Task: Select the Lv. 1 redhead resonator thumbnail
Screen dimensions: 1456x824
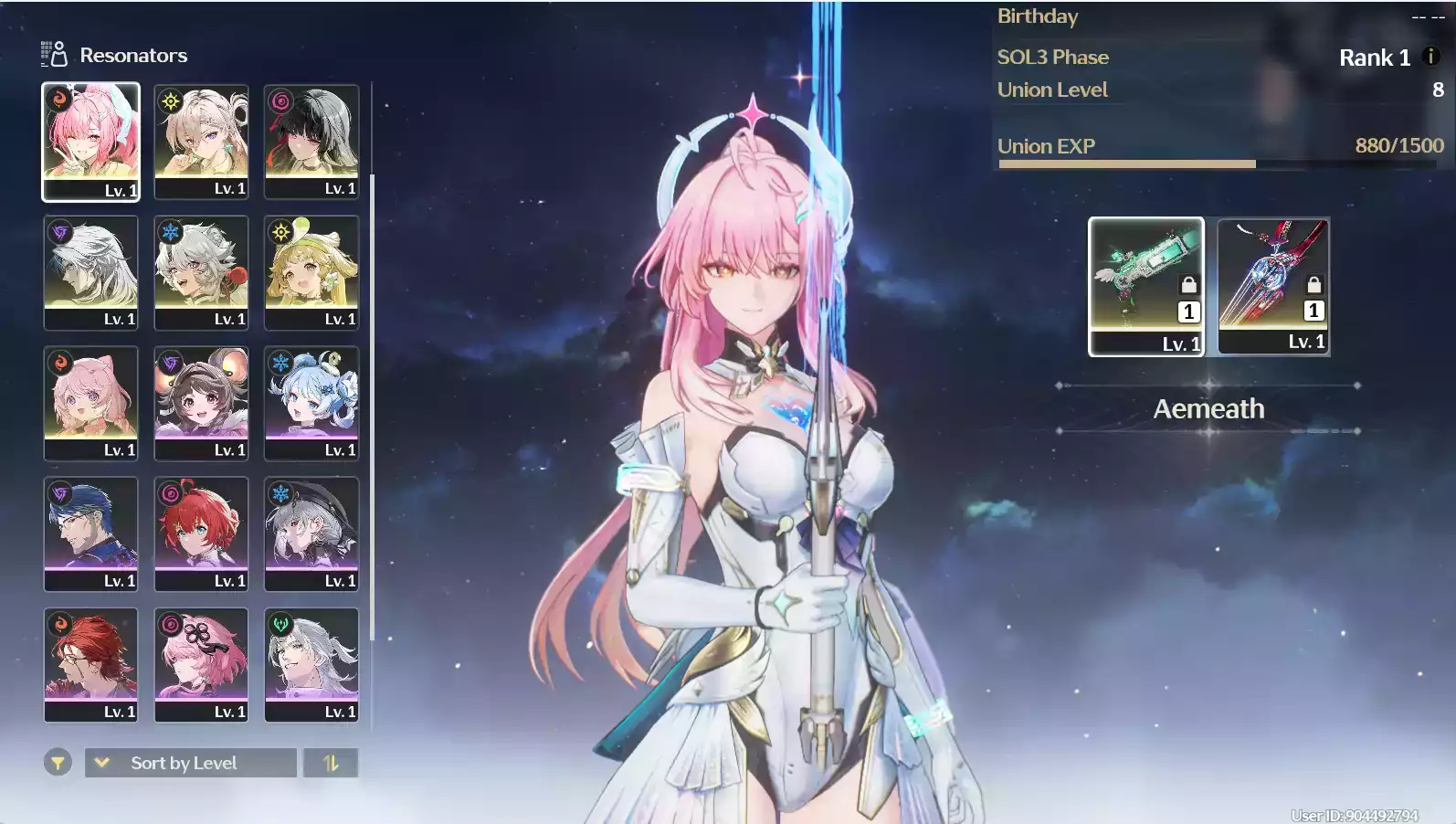Action: click(x=201, y=533)
